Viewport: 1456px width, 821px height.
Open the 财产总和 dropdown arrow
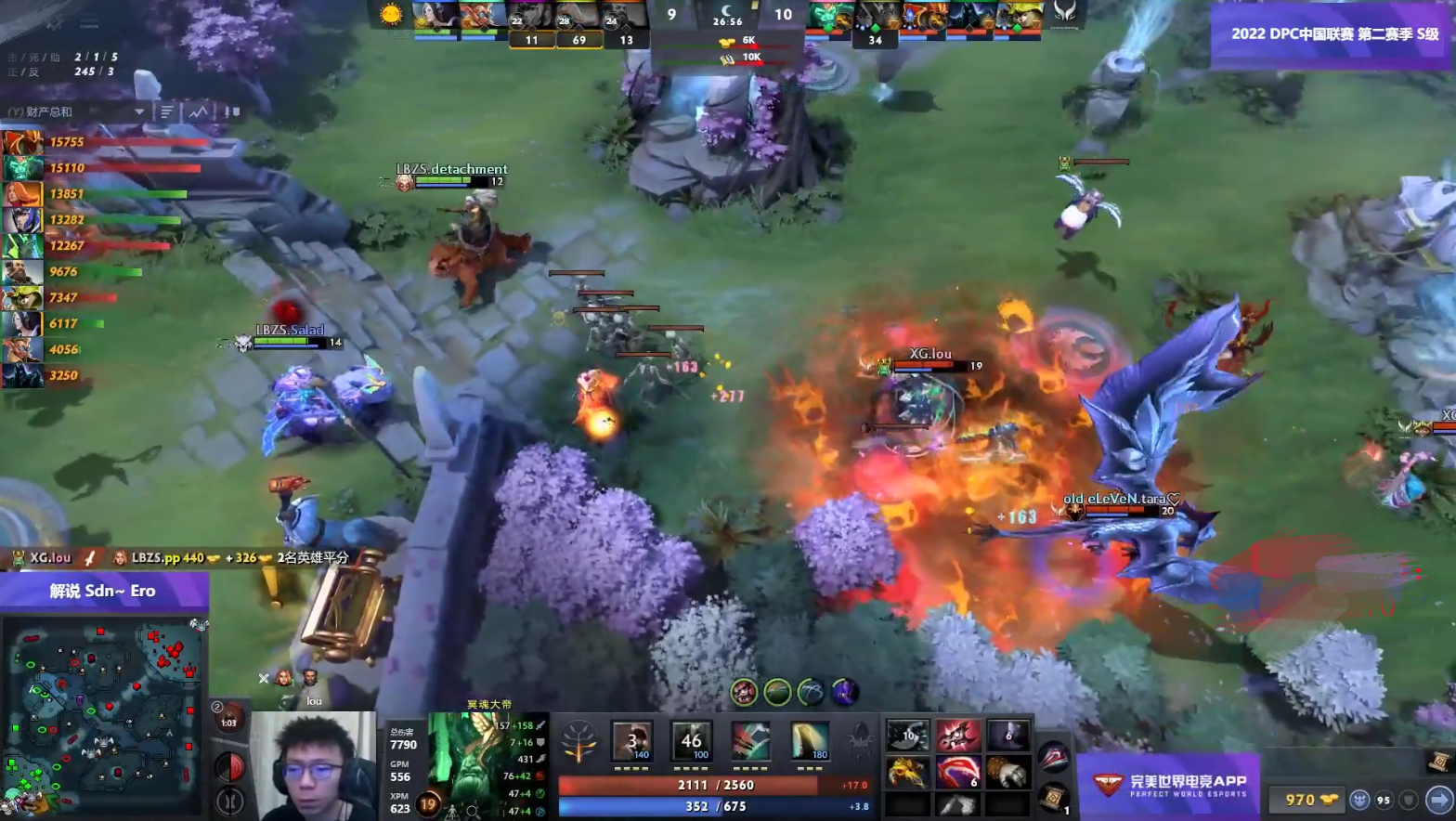pyautogui.click(x=139, y=111)
